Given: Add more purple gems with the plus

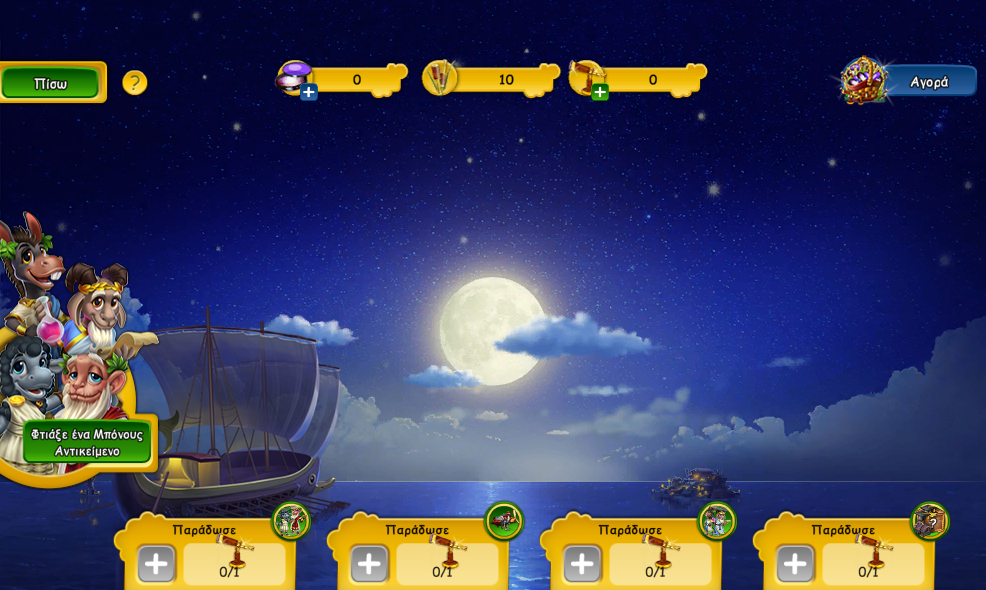Looking at the screenshot, I should [x=309, y=93].
